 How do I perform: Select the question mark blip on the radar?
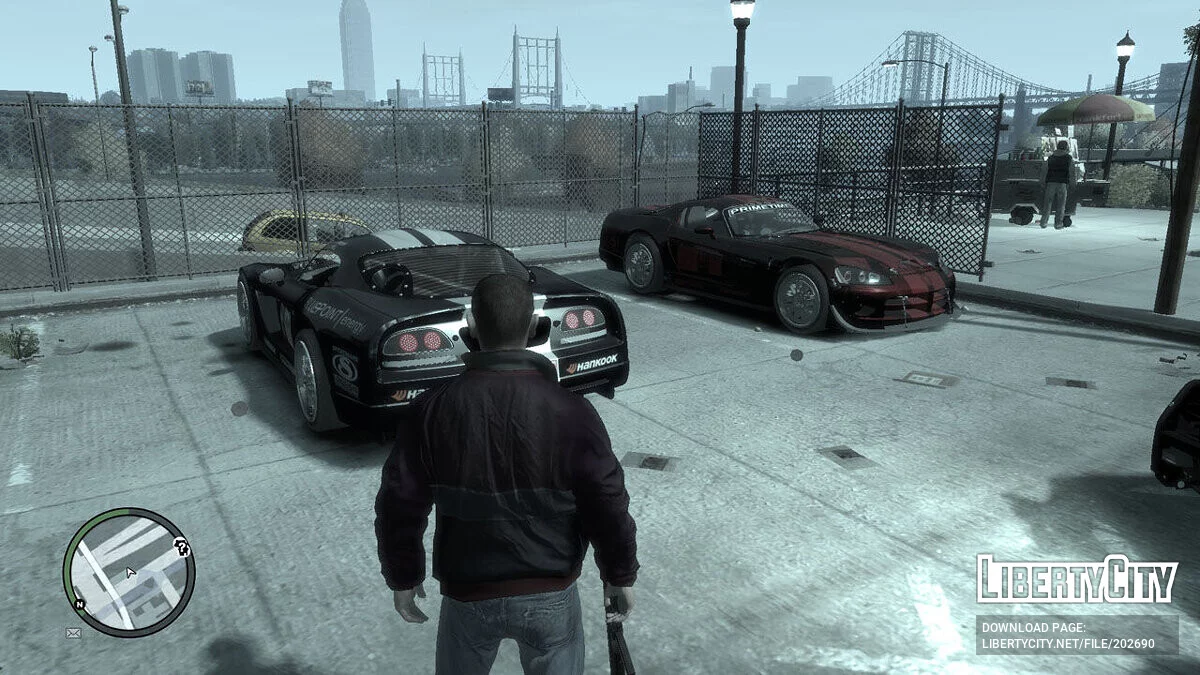tap(181, 545)
